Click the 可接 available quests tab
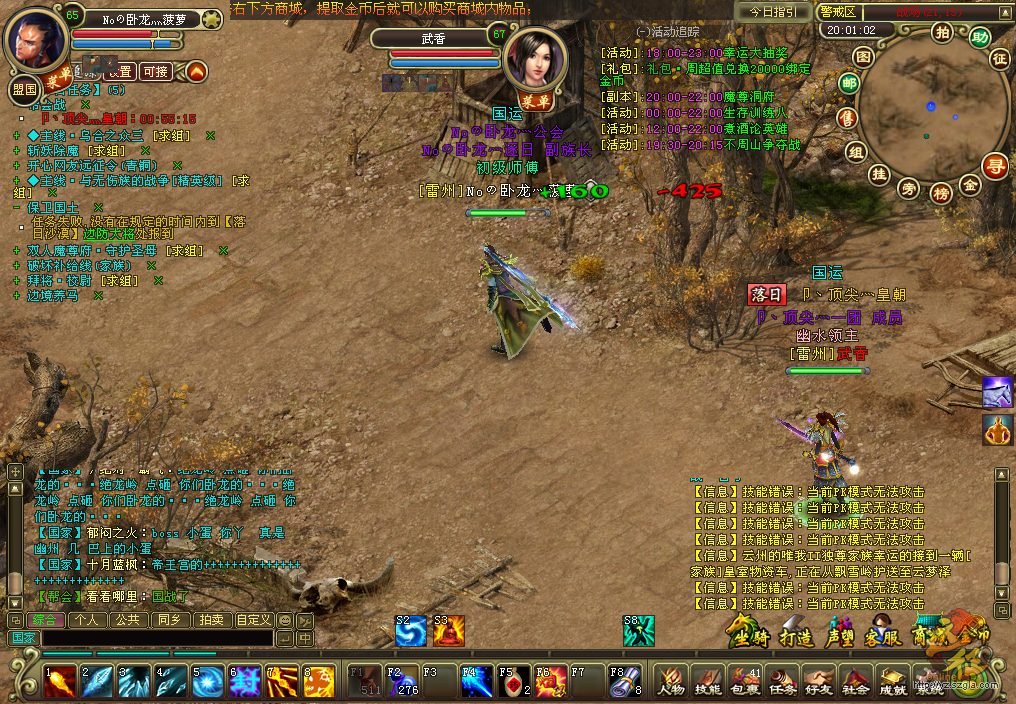The width and height of the screenshot is (1016, 704). click(154, 71)
